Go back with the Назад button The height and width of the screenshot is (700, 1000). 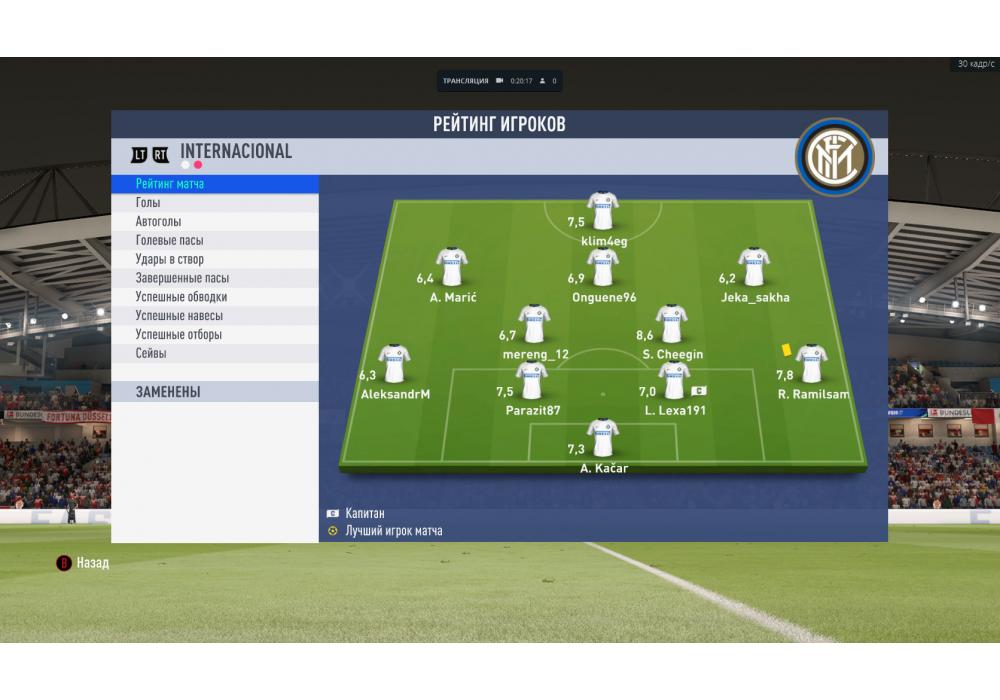84,563
